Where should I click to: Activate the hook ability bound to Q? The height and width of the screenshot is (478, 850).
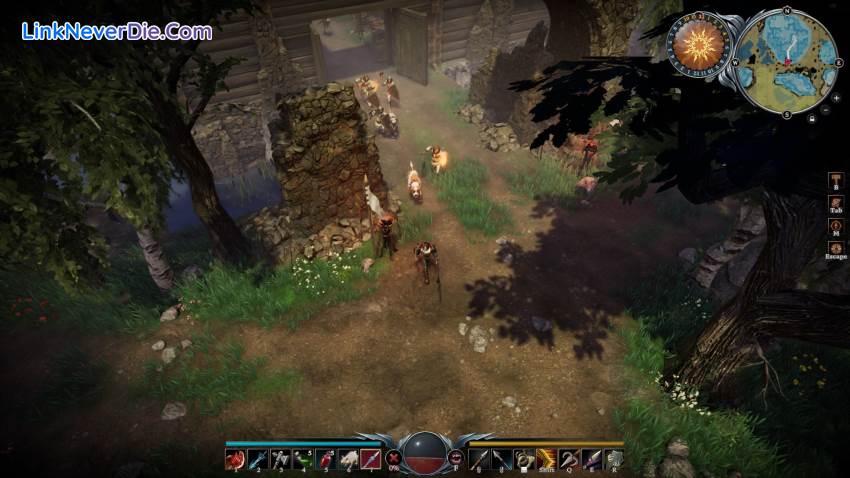tap(568, 459)
